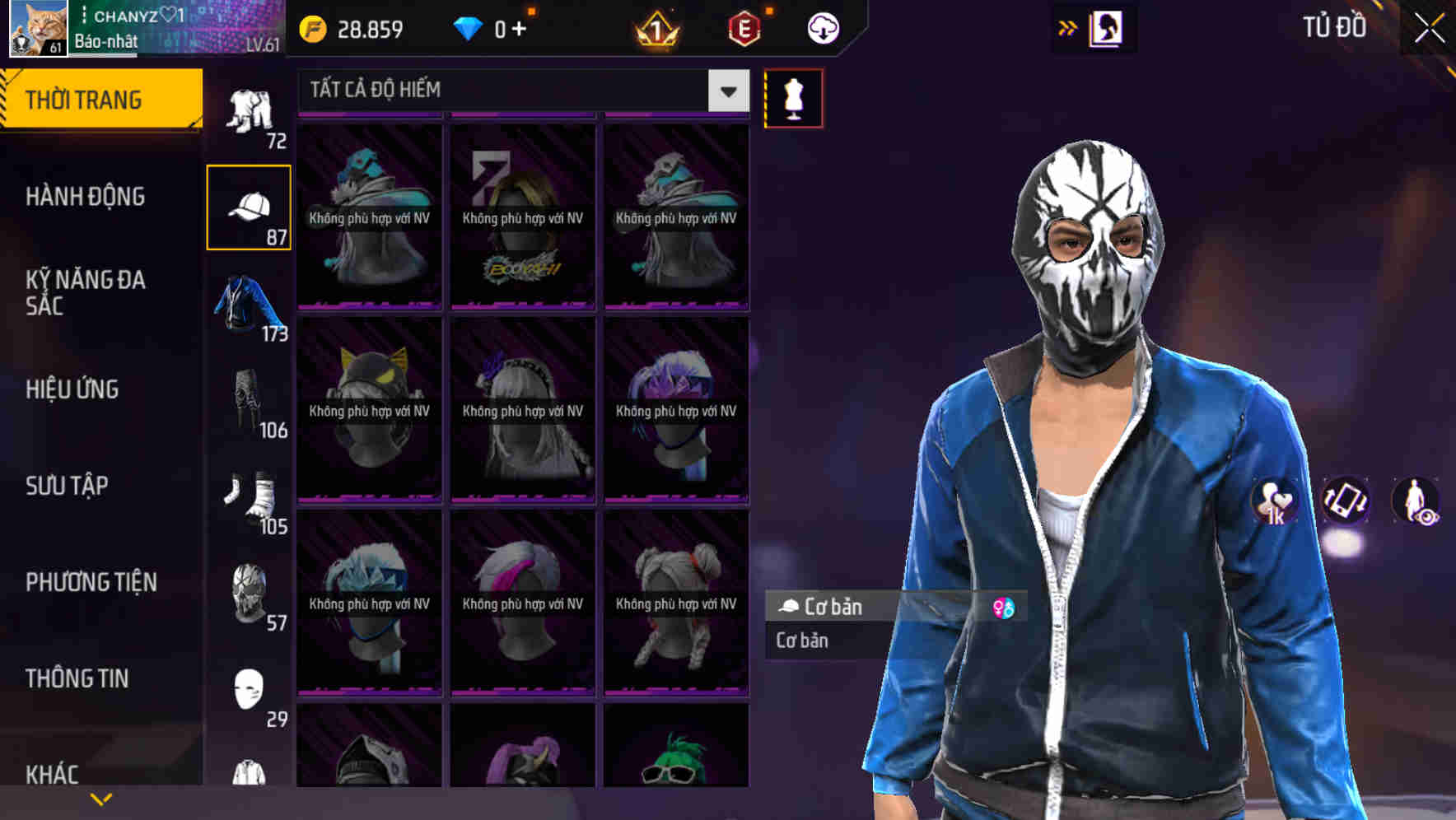
Task: Toggle the gender filter beside Cơ bản
Action: 1003,608
